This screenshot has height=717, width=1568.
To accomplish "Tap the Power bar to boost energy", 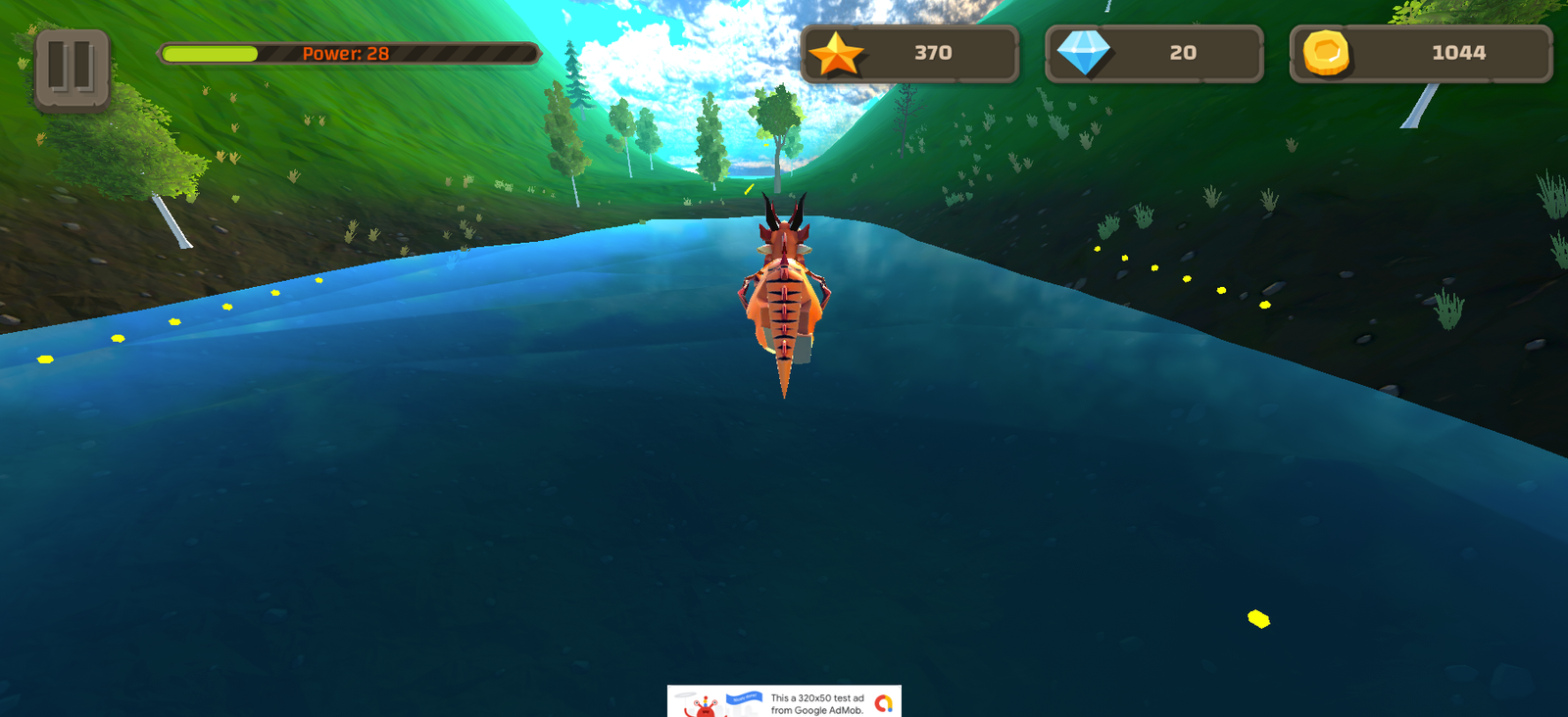I will click(348, 55).
